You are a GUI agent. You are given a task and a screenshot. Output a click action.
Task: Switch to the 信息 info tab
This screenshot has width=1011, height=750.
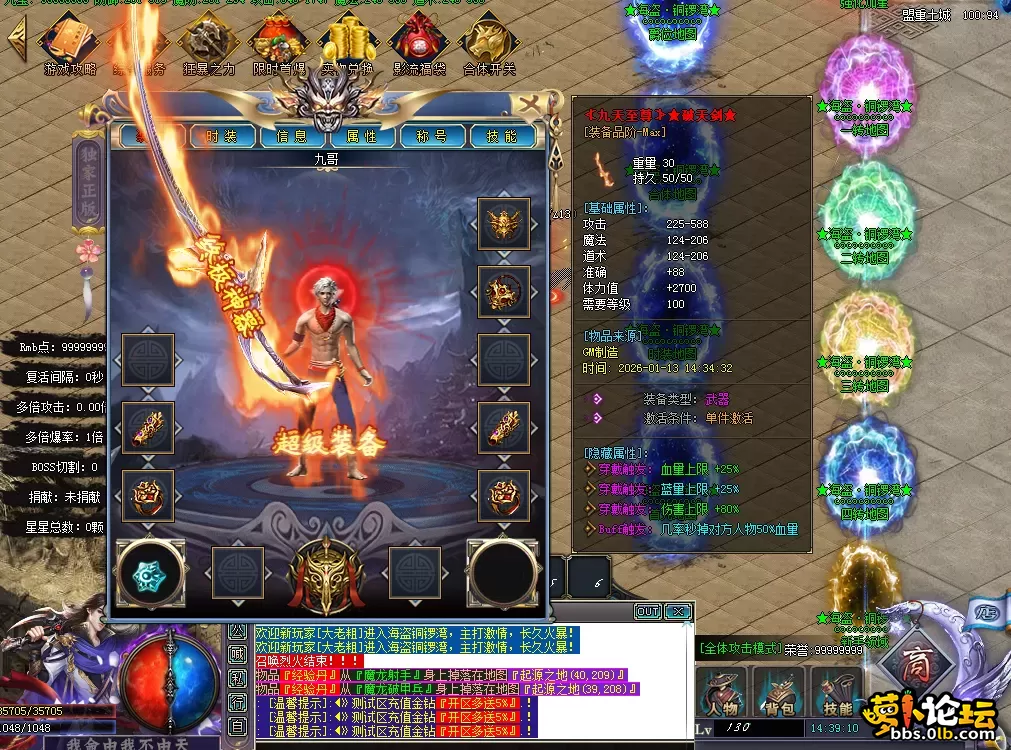pos(291,137)
